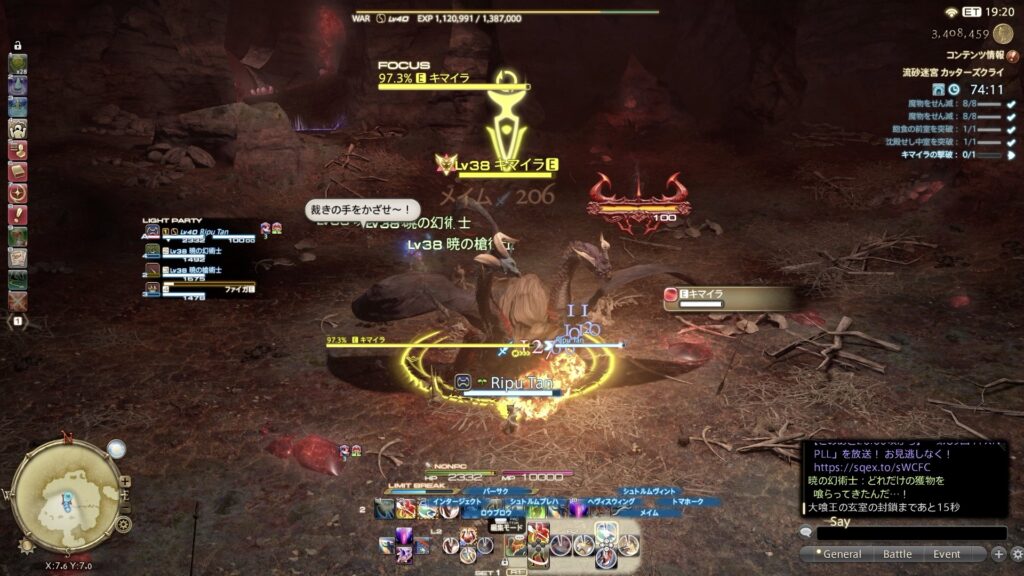1024x576 pixels.
Task: Switch to the Battle chat tab
Action: [897, 554]
